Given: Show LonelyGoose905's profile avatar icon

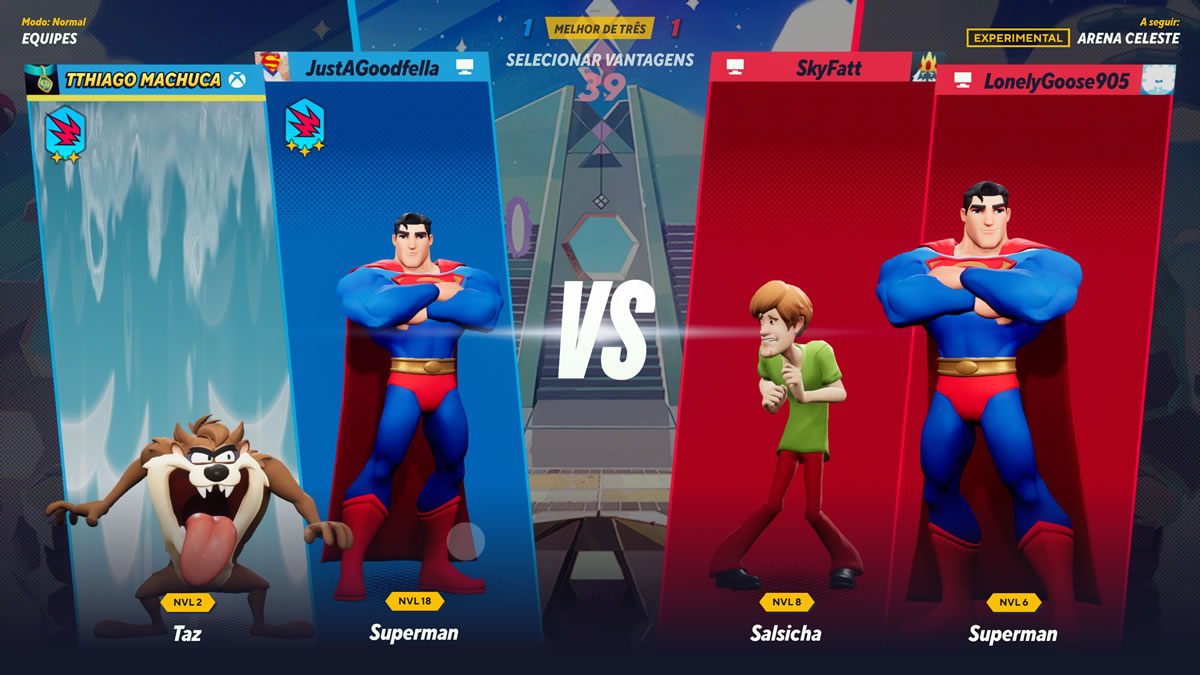Looking at the screenshot, I should click(1158, 80).
